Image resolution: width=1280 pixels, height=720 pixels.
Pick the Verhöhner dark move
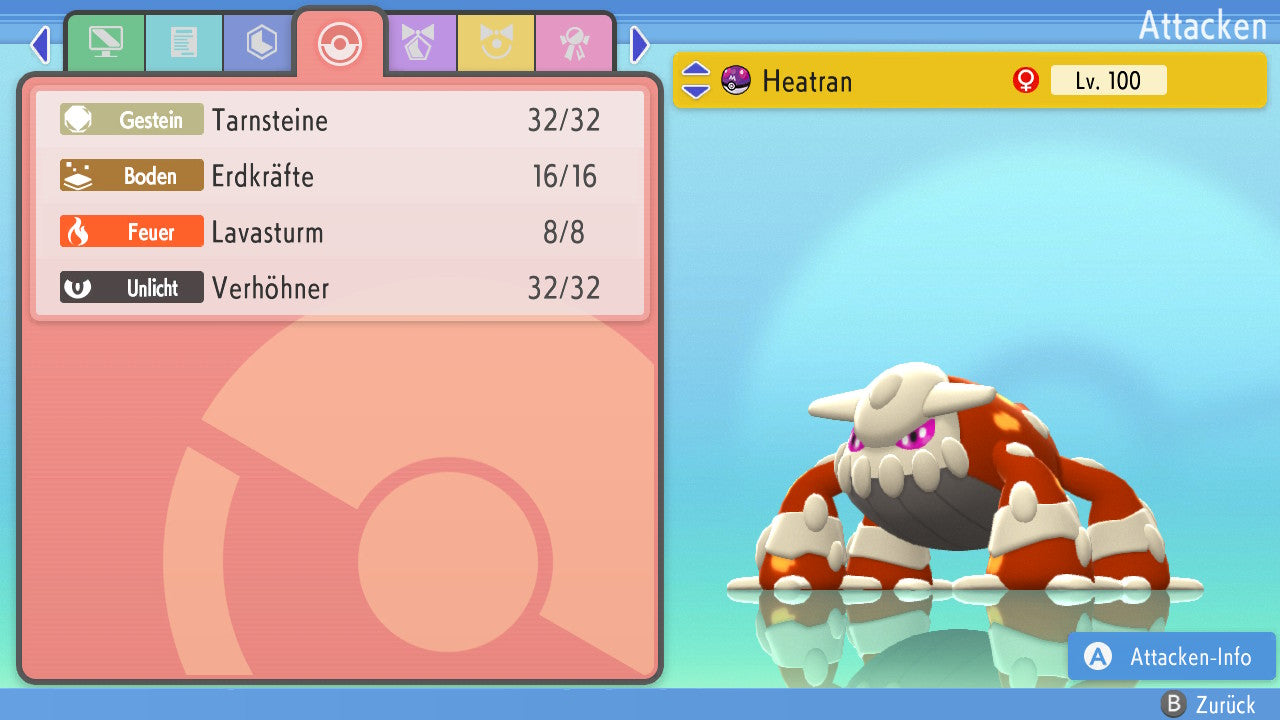(x=340, y=289)
